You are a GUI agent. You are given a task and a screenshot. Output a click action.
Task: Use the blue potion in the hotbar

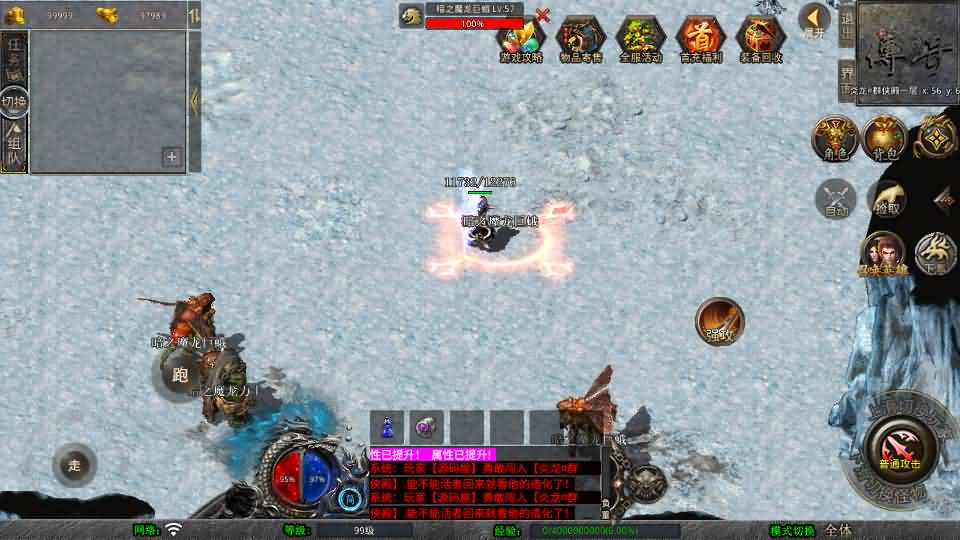[x=387, y=426]
